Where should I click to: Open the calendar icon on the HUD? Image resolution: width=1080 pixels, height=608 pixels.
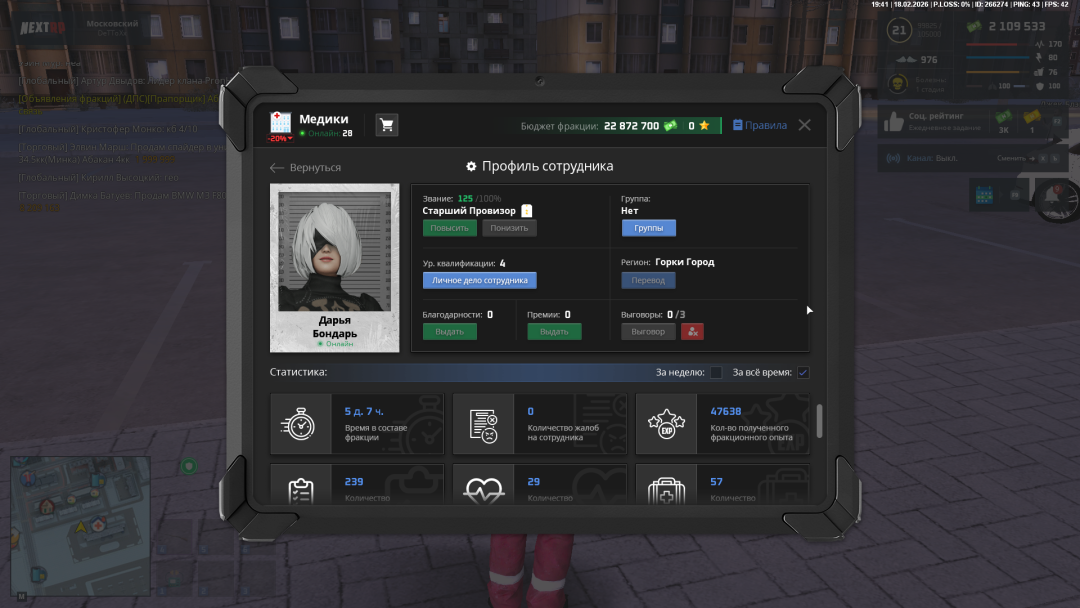point(983,194)
